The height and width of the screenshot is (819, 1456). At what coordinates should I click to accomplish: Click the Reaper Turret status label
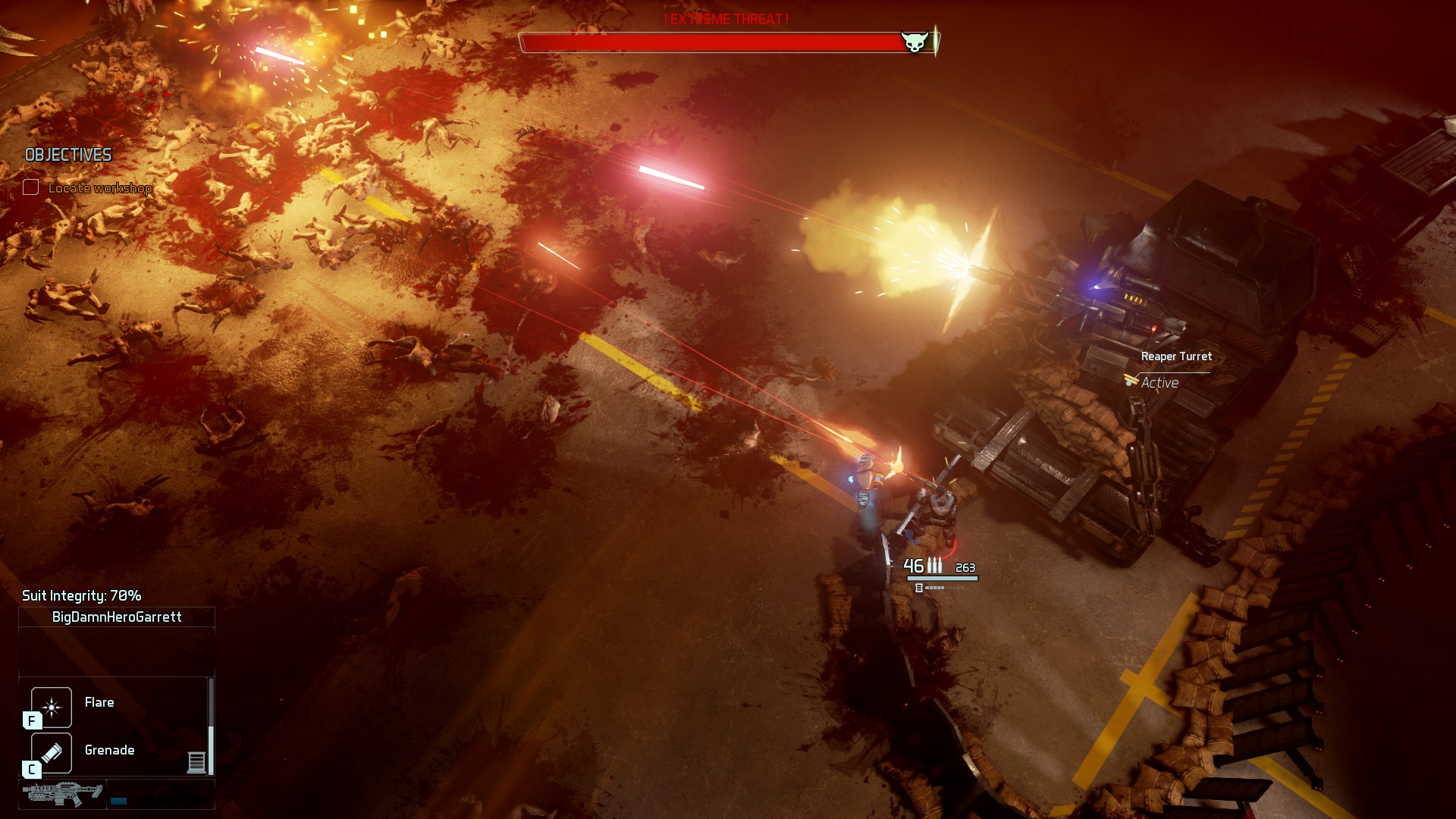coord(1175,356)
